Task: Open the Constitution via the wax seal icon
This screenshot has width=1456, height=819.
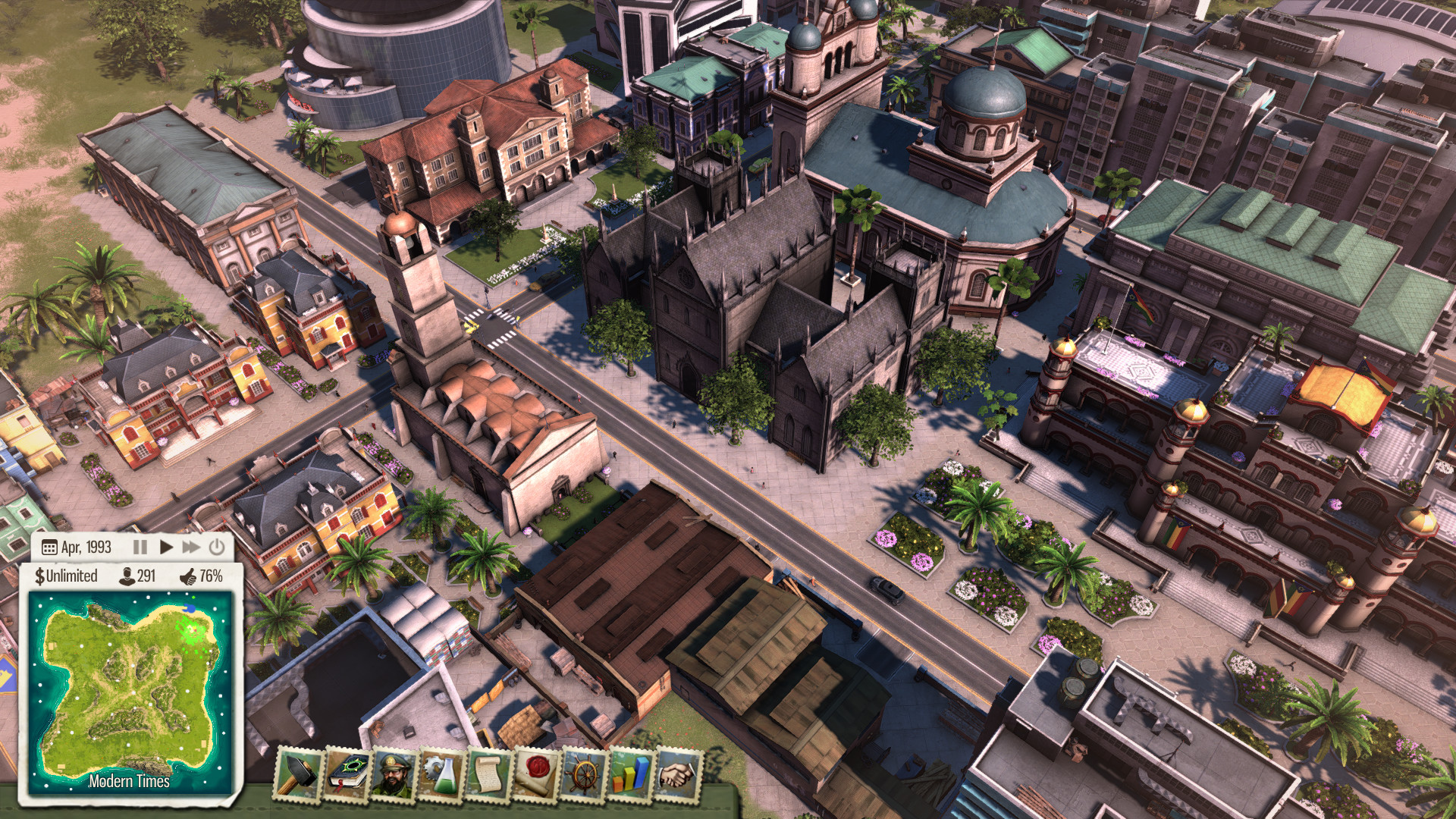Action: point(536,774)
